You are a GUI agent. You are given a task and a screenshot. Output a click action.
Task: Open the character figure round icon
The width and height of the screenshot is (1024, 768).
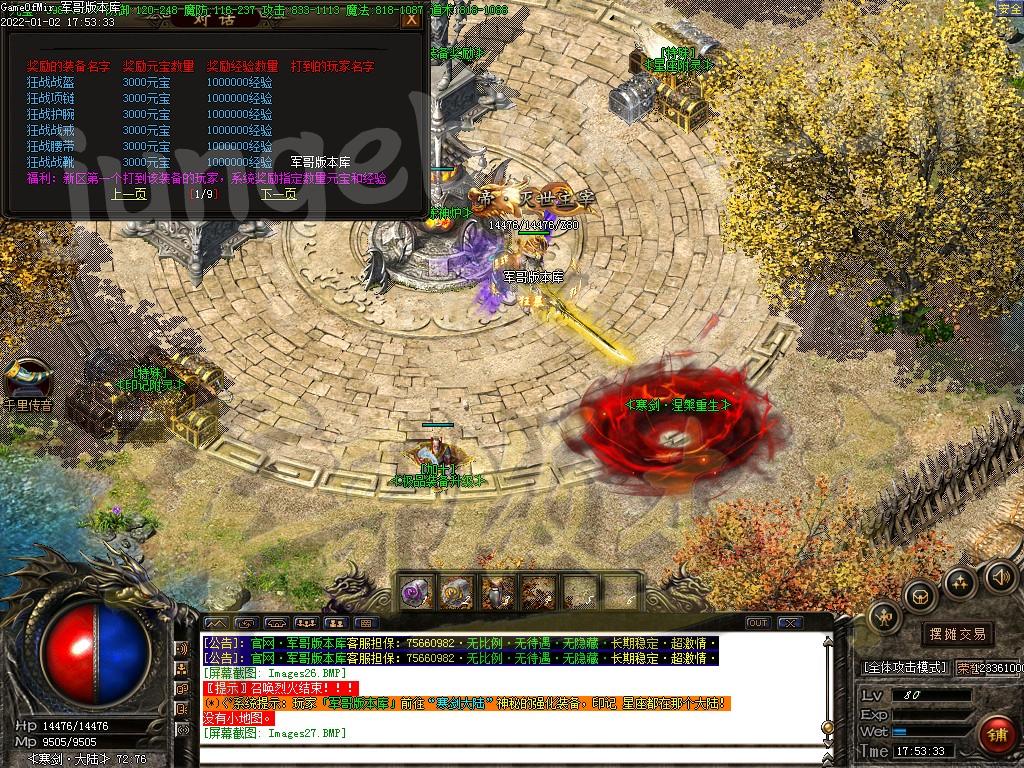coord(885,617)
